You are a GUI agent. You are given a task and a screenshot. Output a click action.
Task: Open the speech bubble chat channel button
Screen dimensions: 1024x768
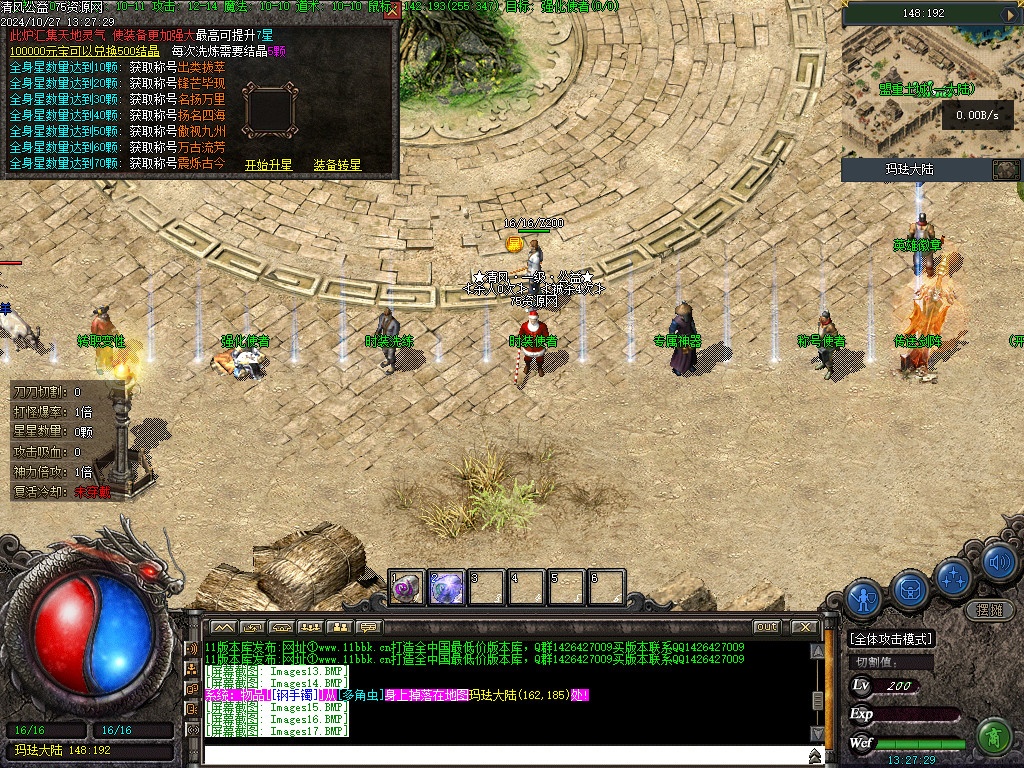pos(370,627)
